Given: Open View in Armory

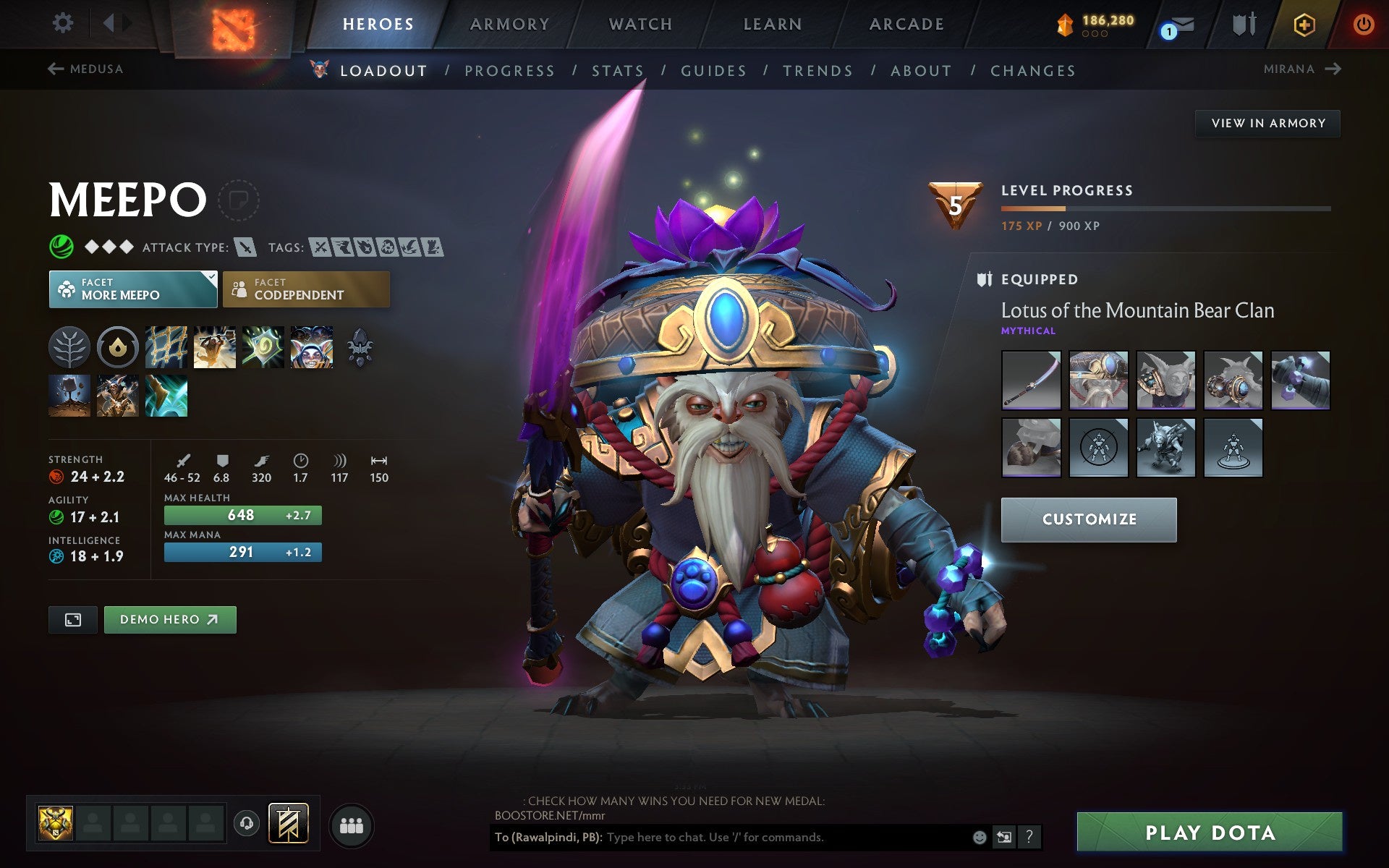Looking at the screenshot, I should pyautogui.click(x=1267, y=123).
